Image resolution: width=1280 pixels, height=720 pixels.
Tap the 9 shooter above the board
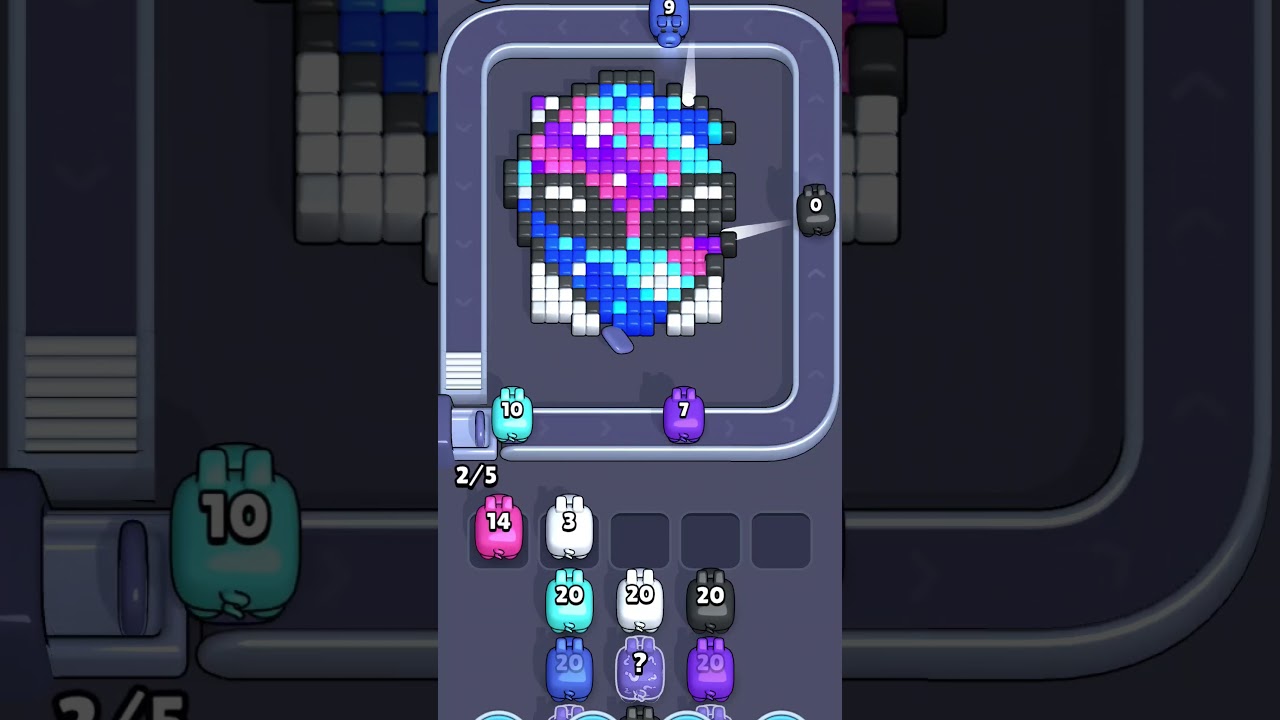point(670,20)
